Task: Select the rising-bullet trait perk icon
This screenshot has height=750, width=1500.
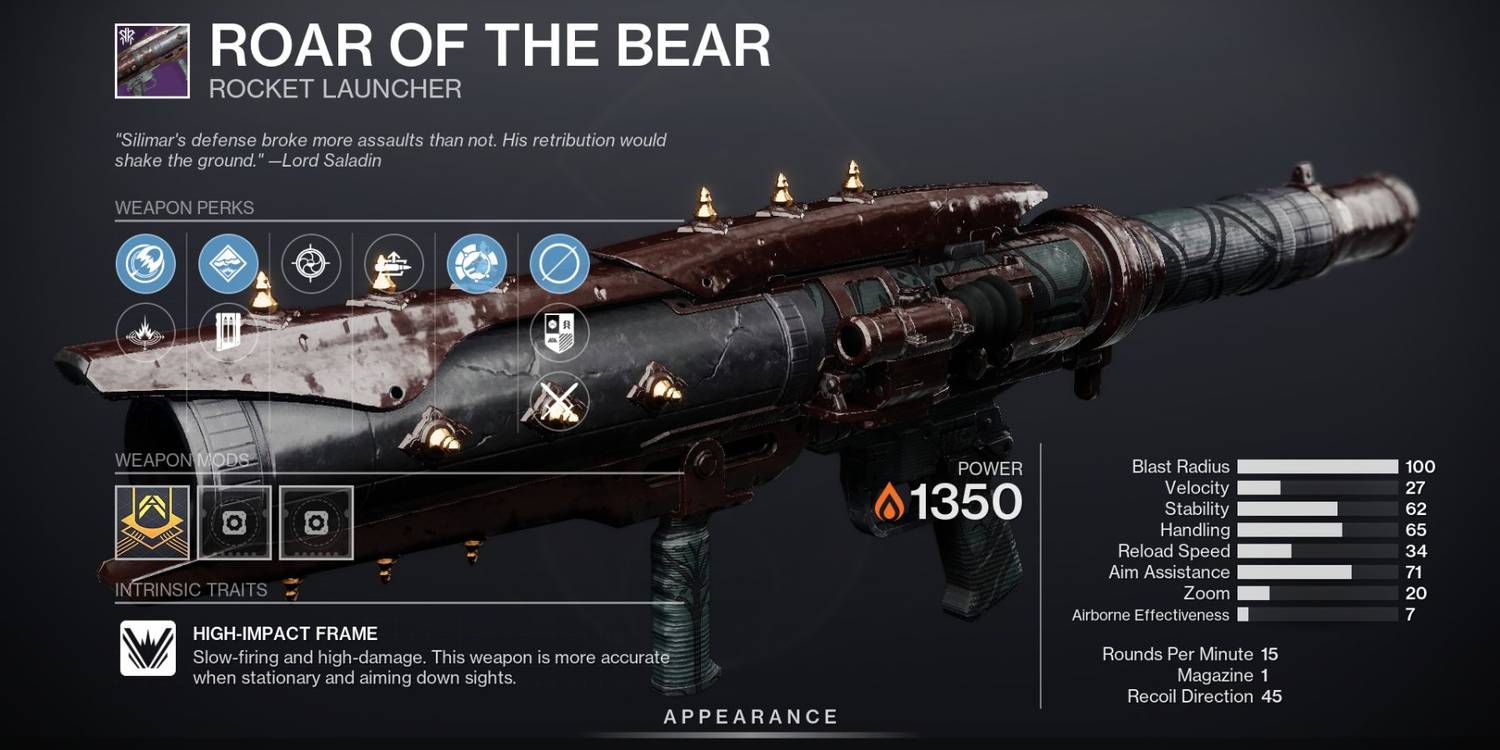Action: [x=394, y=264]
